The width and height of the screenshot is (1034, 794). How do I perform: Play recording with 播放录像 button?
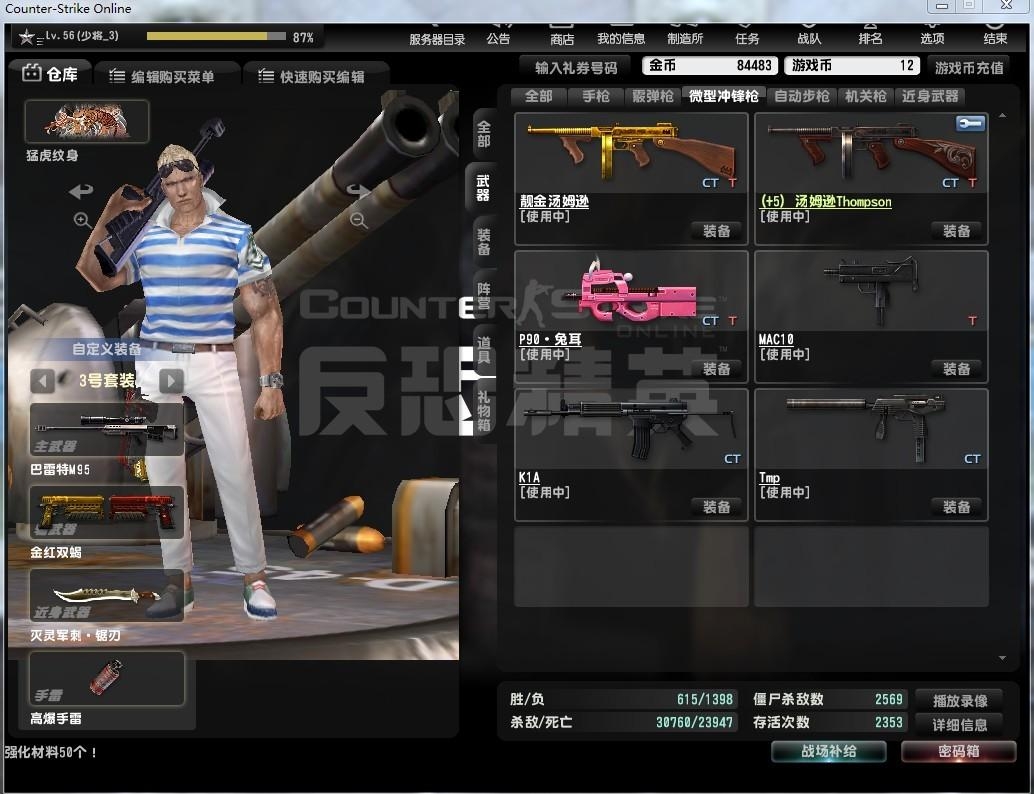pyautogui.click(x=960, y=700)
